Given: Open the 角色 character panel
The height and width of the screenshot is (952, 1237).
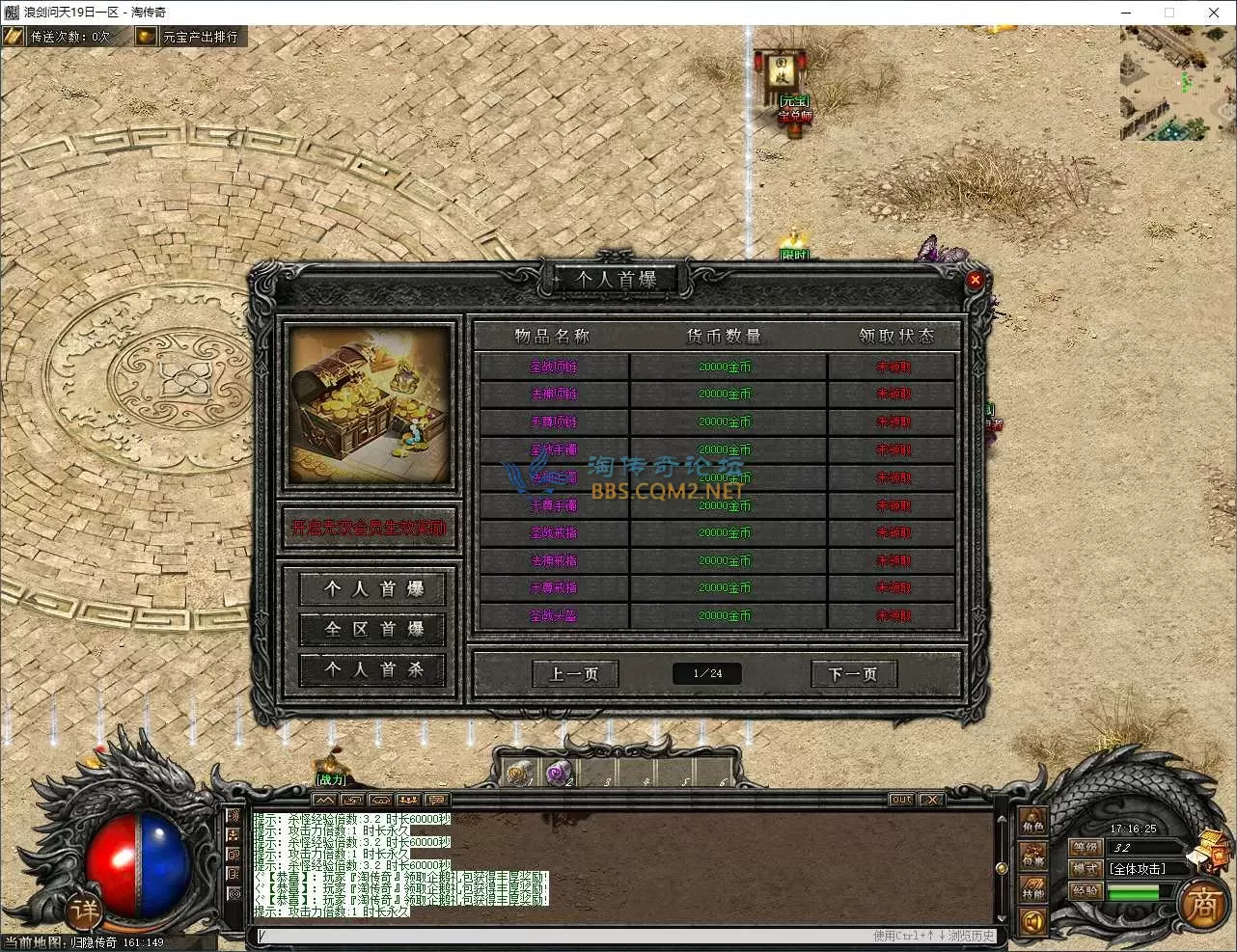Looking at the screenshot, I should pos(1032,823).
